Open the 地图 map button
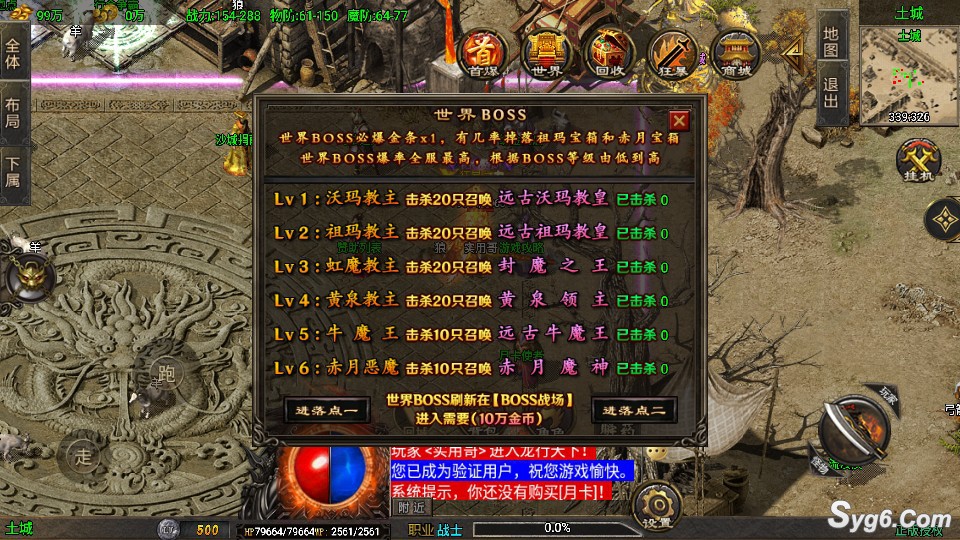The image size is (960, 540). tap(830, 40)
